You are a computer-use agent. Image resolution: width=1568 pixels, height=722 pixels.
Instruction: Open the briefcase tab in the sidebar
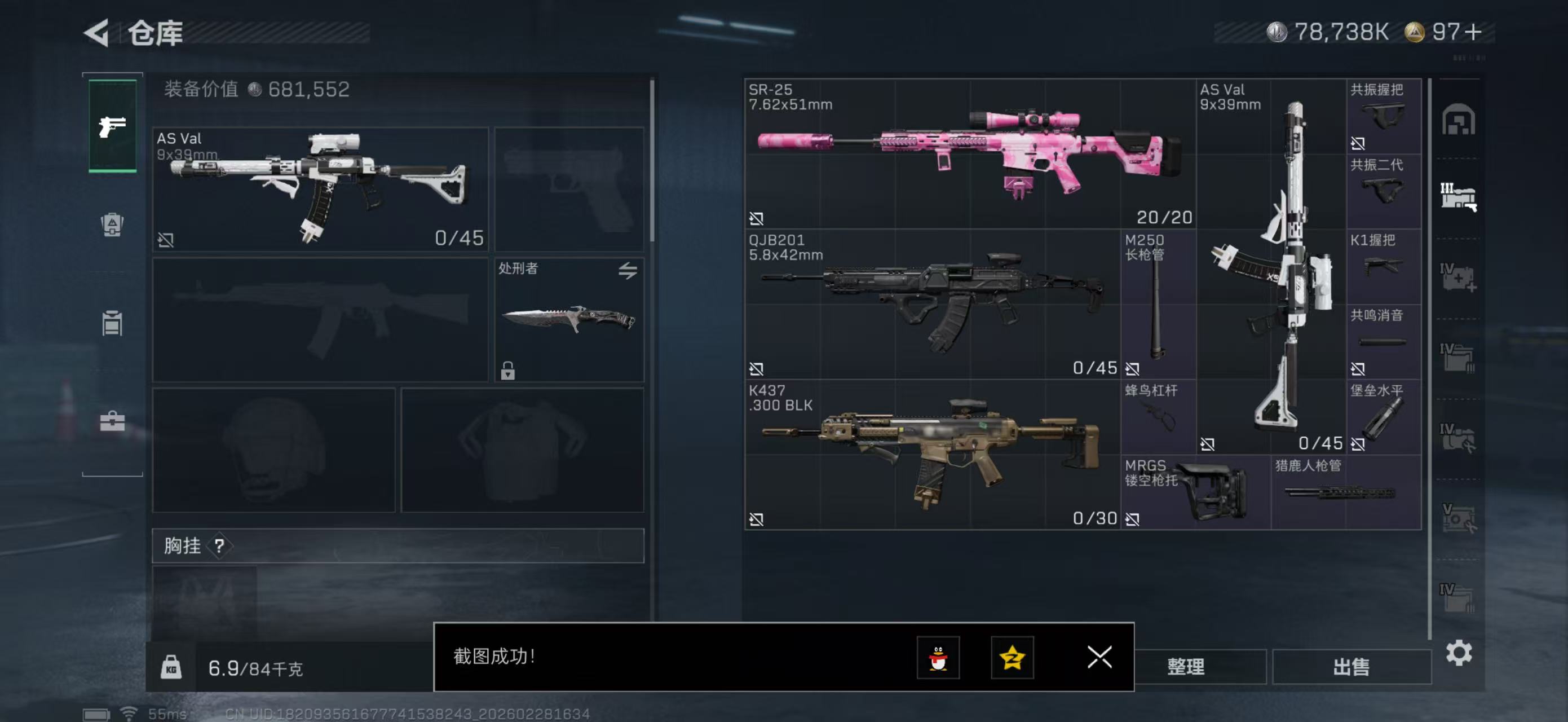point(113,421)
